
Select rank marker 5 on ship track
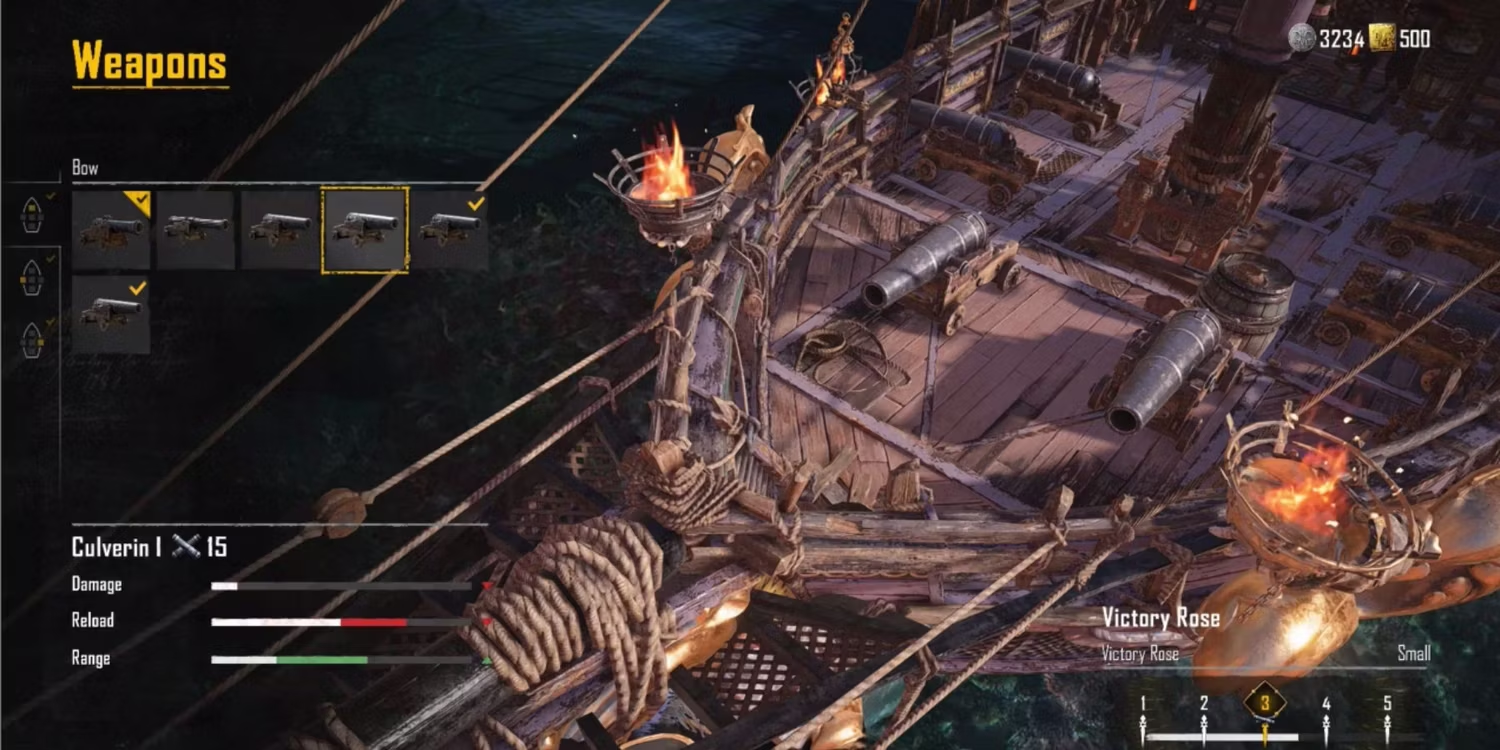1387,705
